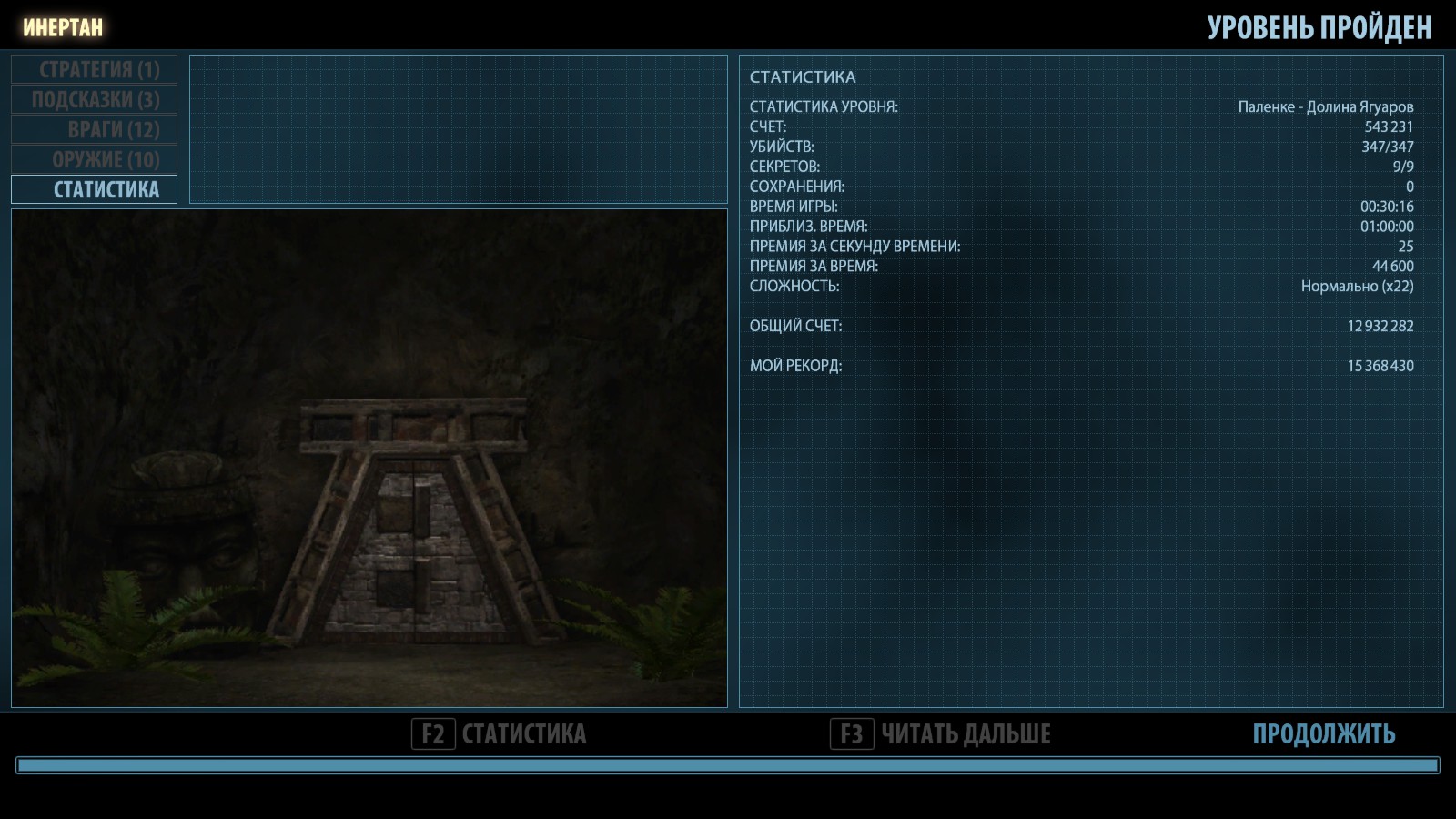
Task: Select the Оружие (10) tab
Action: 95,160
